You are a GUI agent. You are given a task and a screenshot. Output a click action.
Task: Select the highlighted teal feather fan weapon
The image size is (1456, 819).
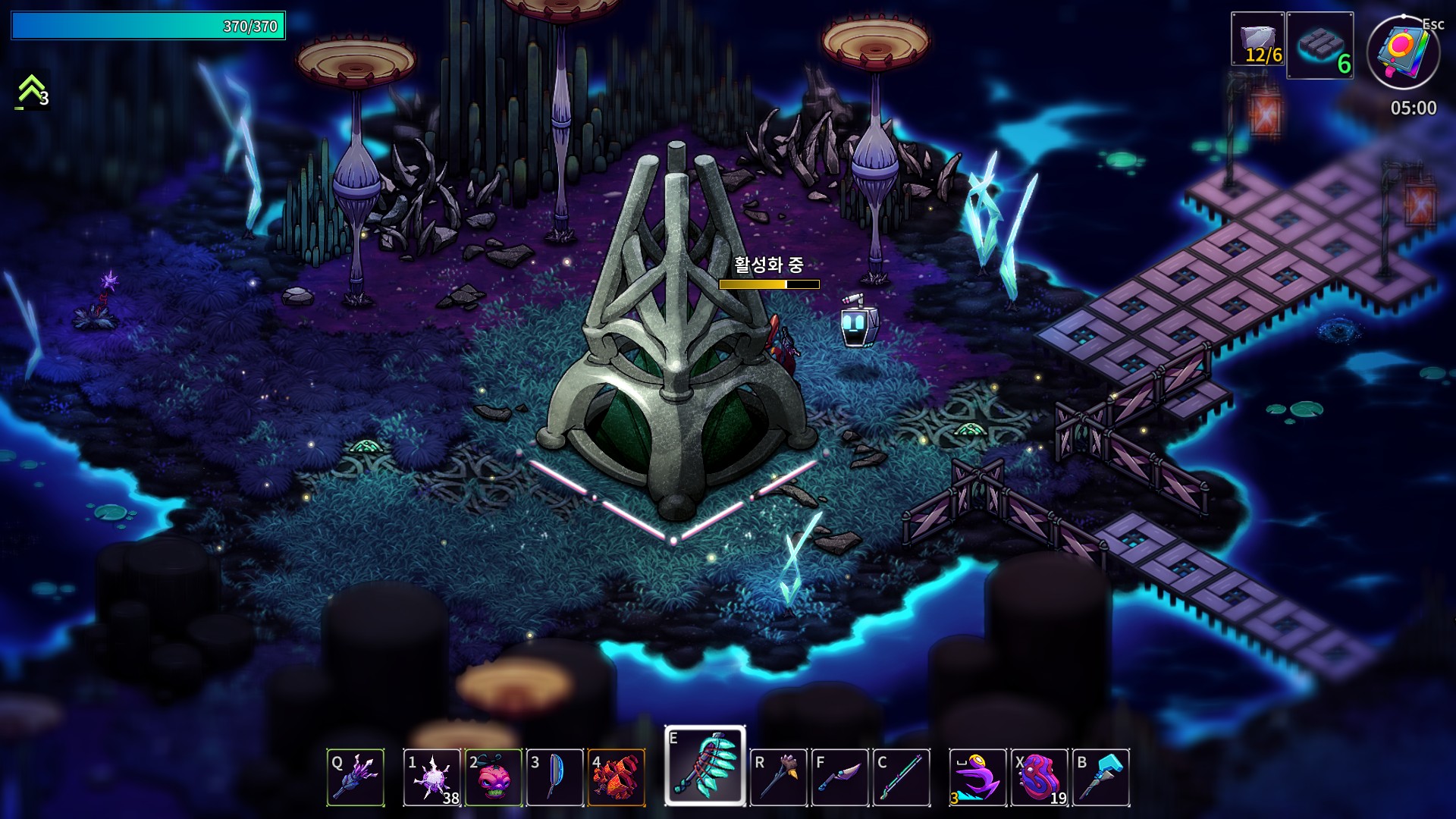pyautogui.click(x=705, y=765)
